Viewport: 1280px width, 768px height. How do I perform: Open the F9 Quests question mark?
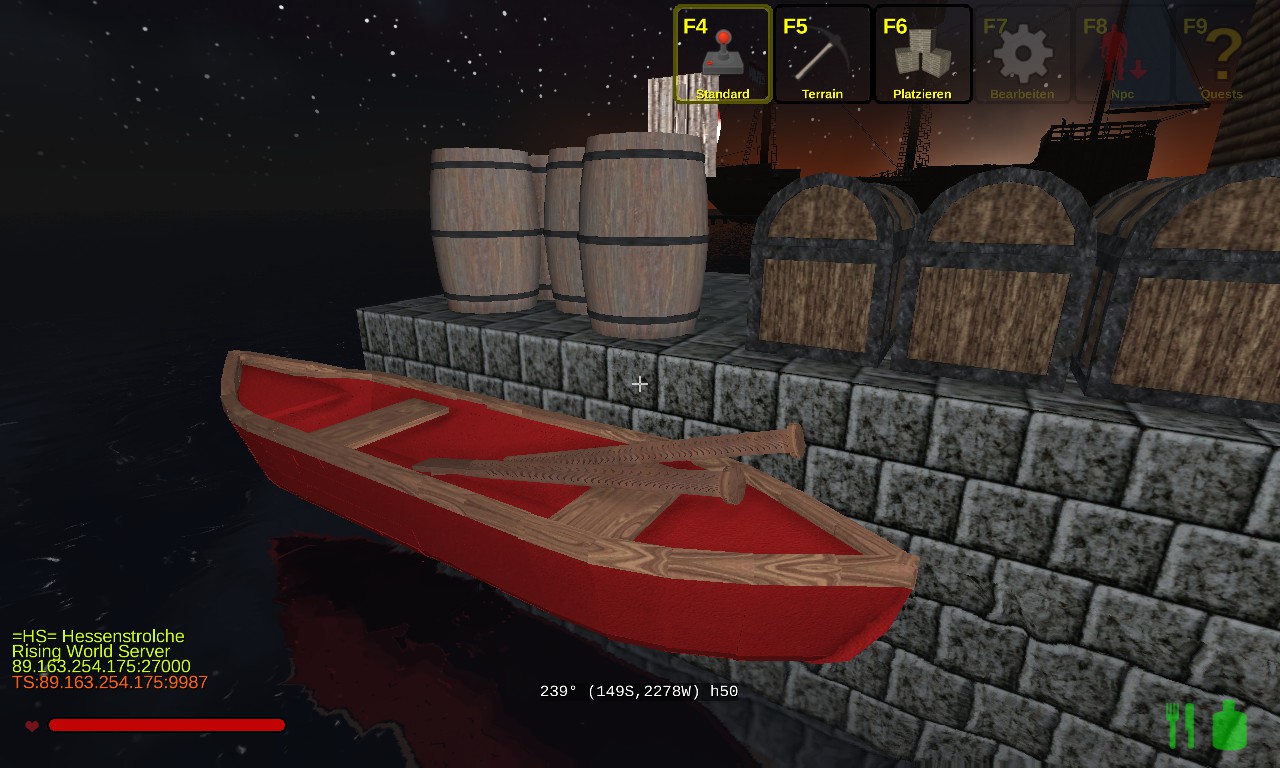coord(1222,54)
